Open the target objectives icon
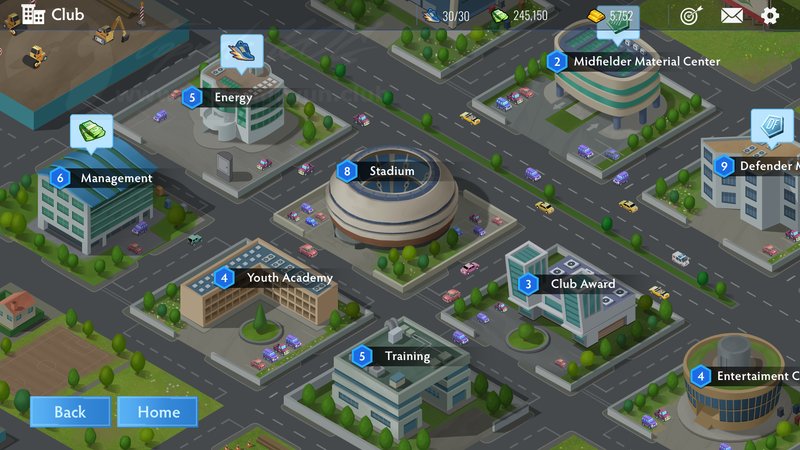Screen dimensions: 800x450 coord(690,16)
